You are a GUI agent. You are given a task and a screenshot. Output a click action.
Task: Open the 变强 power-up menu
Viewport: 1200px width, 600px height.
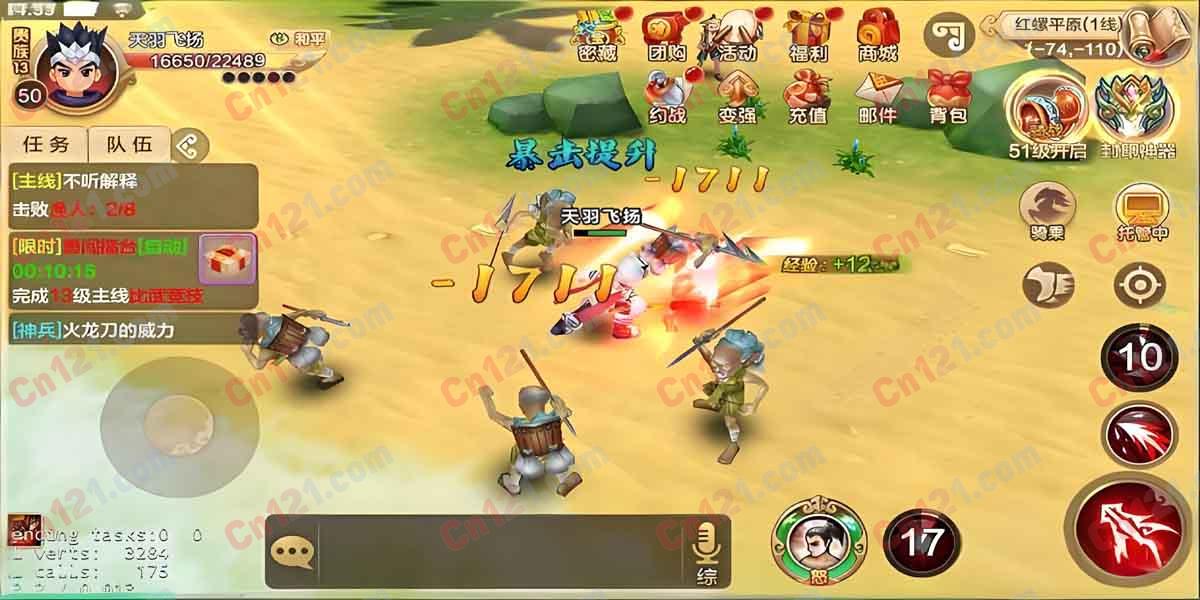tap(737, 96)
